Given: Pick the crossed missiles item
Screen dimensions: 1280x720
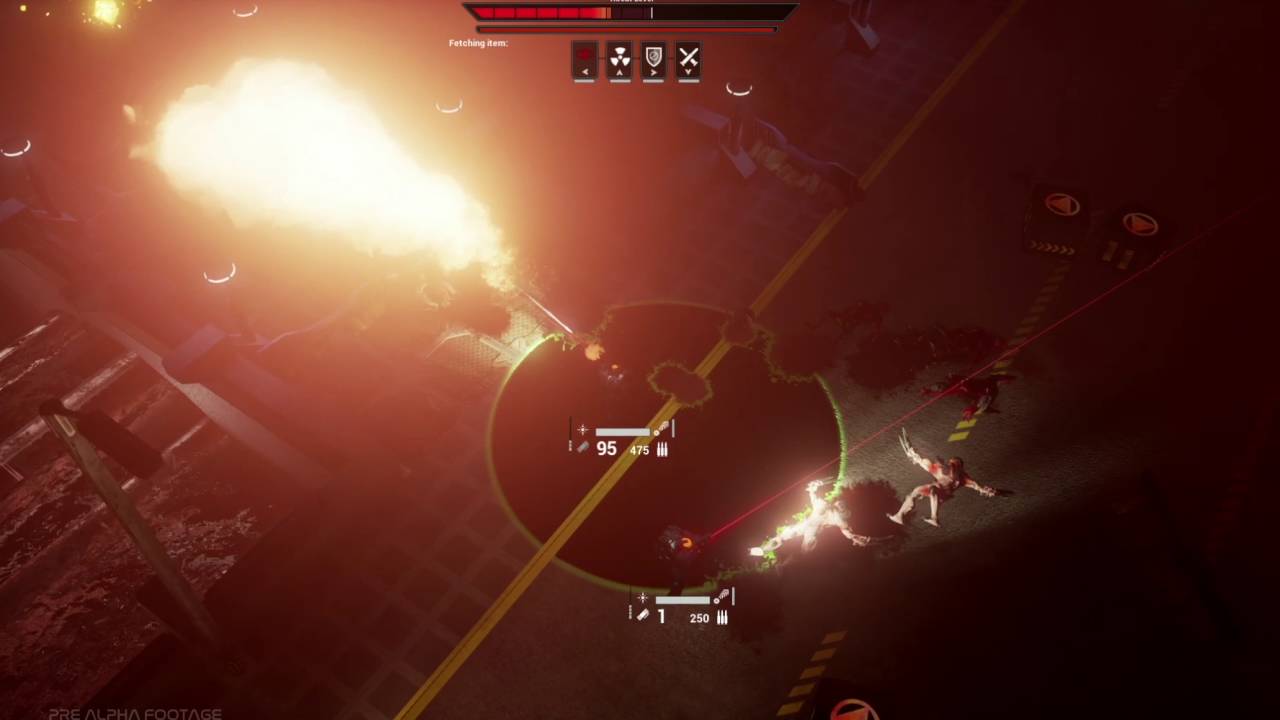Looking at the screenshot, I should point(688,57).
